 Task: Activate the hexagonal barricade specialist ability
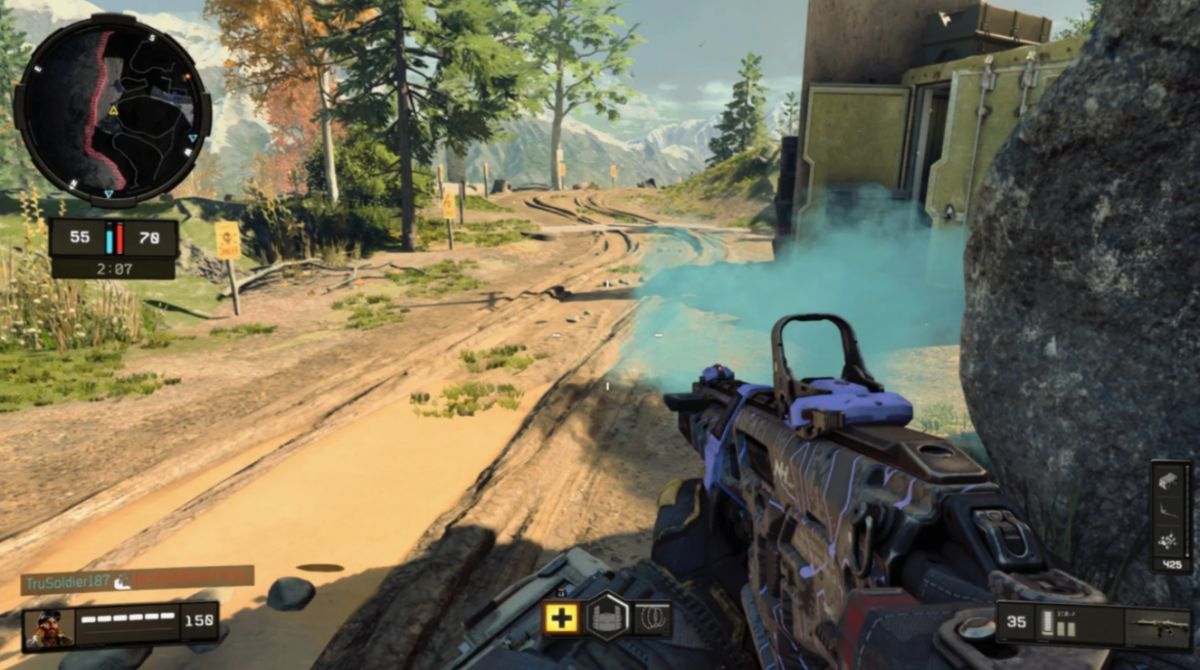point(608,616)
